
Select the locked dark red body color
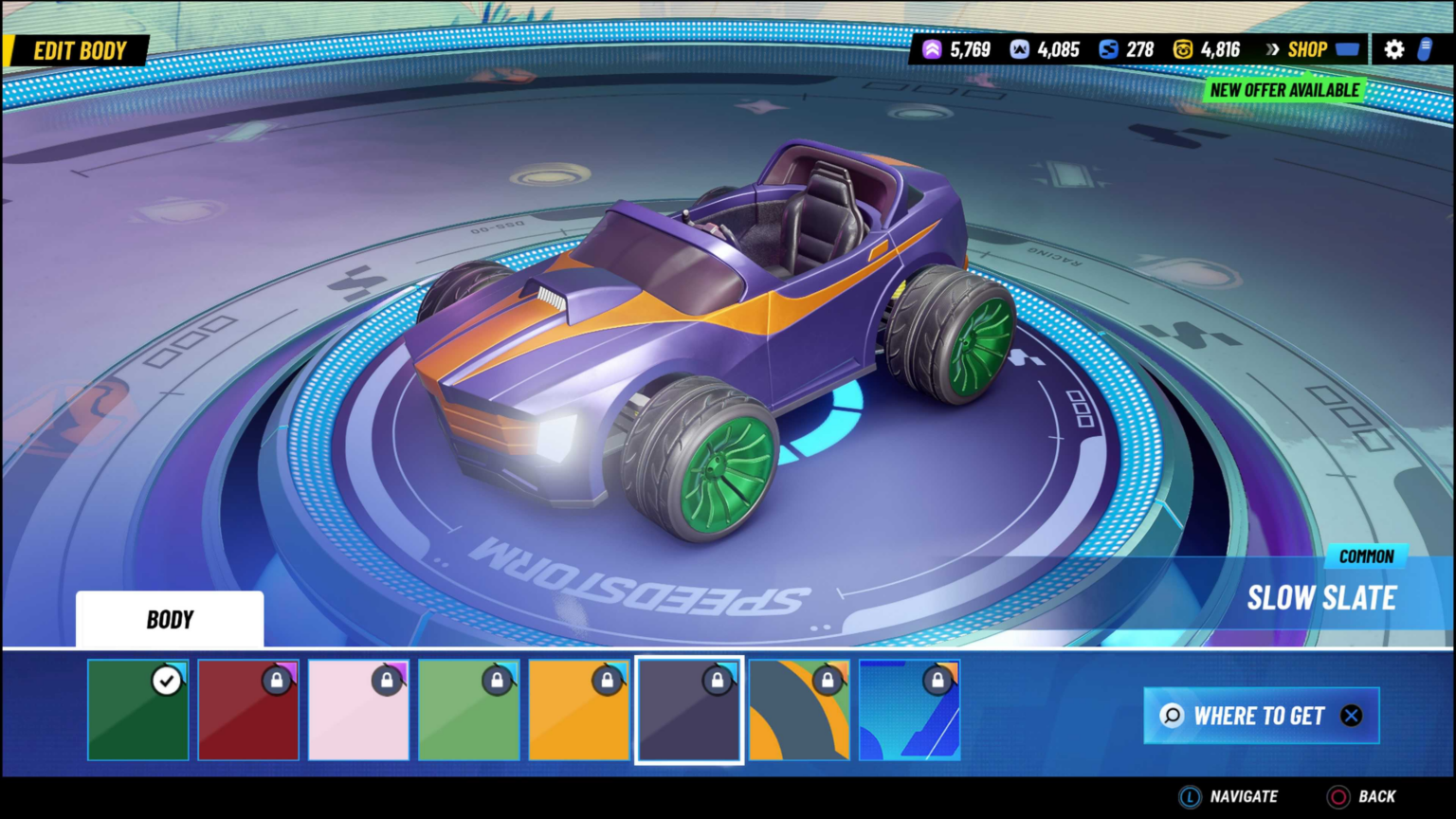click(247, 710)
